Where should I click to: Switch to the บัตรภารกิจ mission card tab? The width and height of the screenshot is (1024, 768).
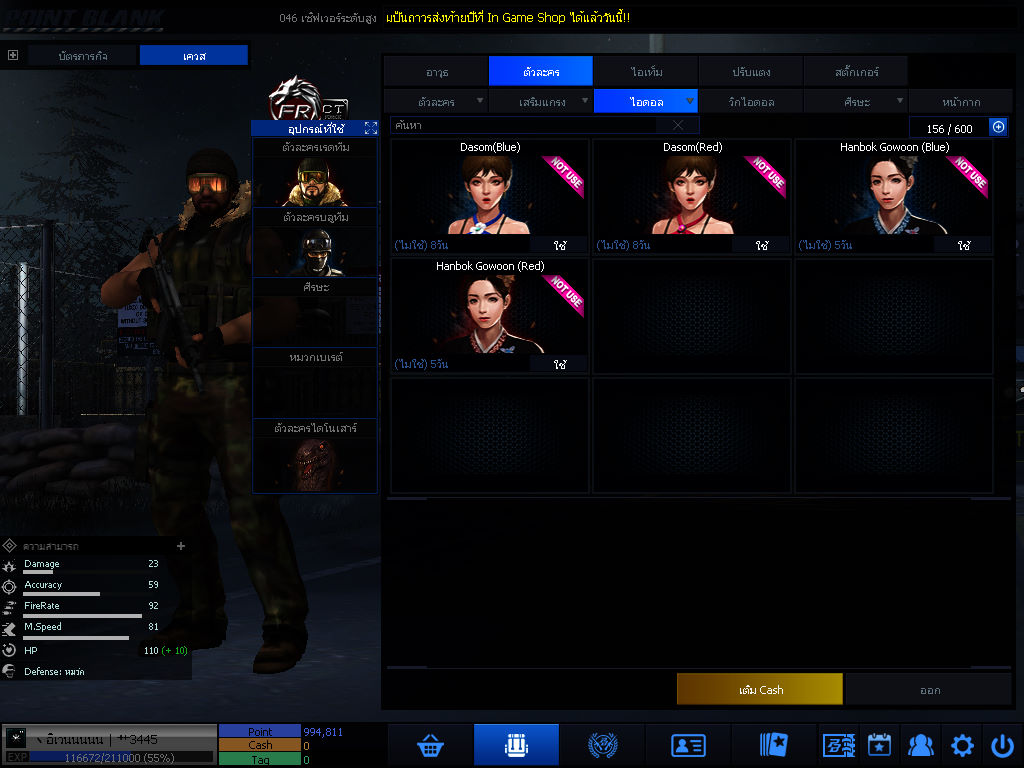[x=84, y=56]
